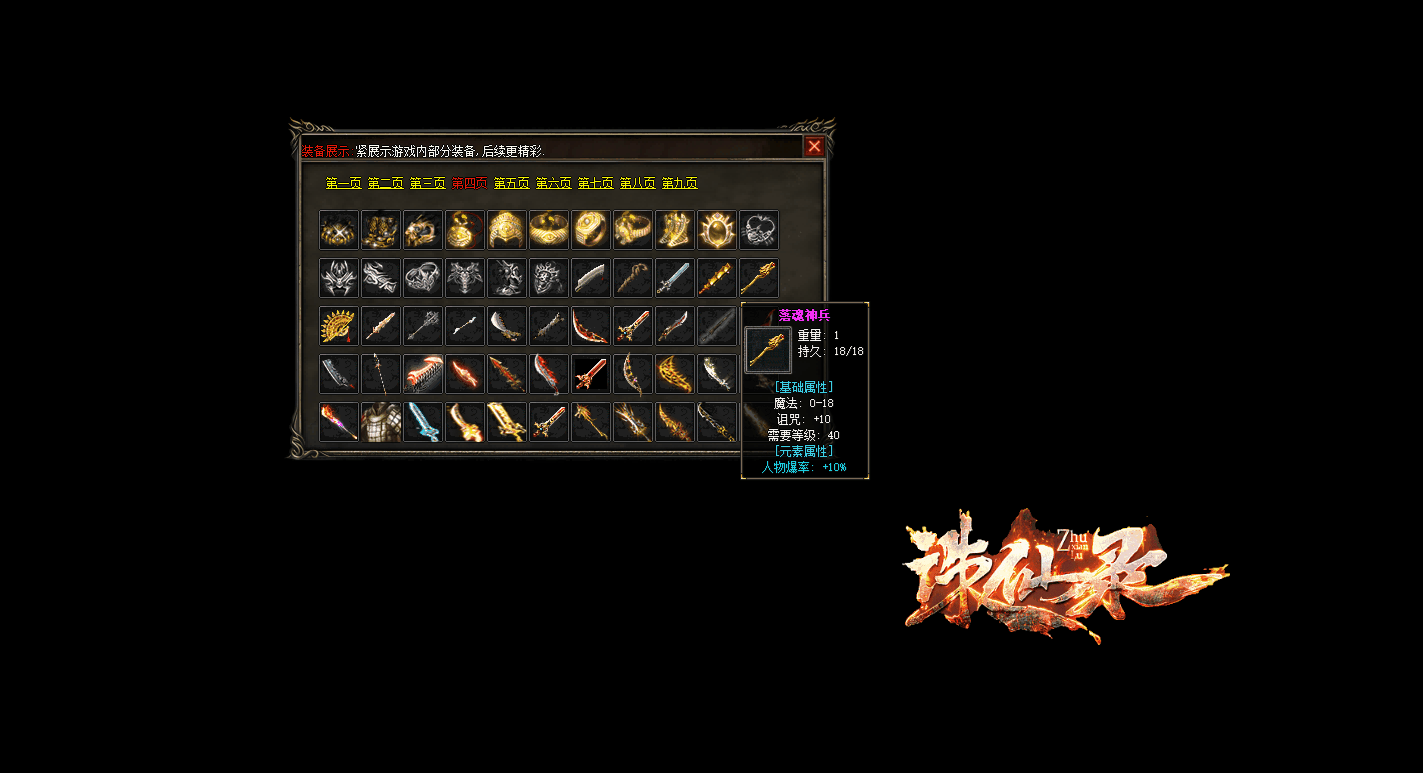Pick the golden dragon-head staff item
Image resolution: width=1423 pixels, height=773 pixels.
759,278
